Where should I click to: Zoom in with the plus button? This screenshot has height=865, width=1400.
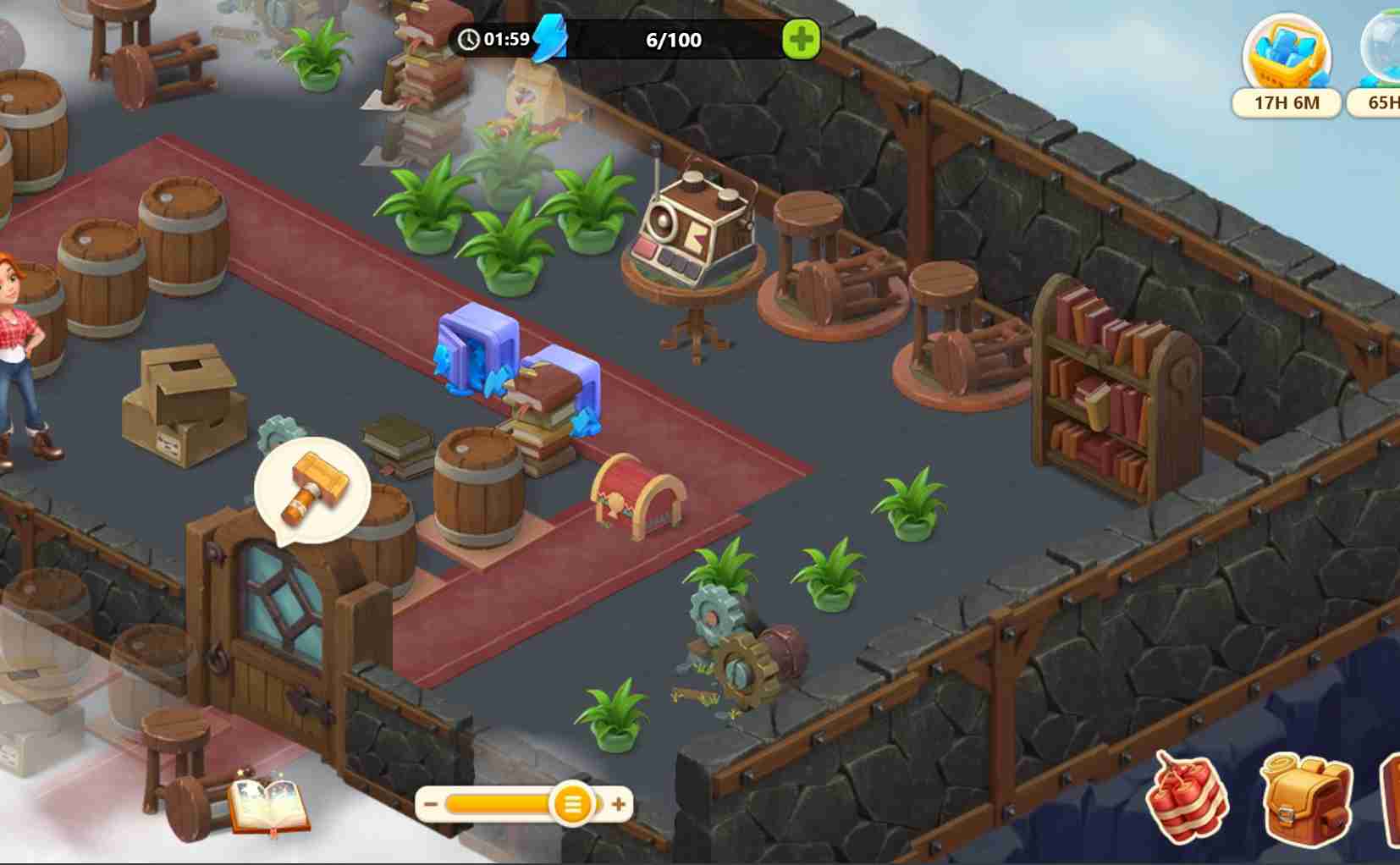620,804
